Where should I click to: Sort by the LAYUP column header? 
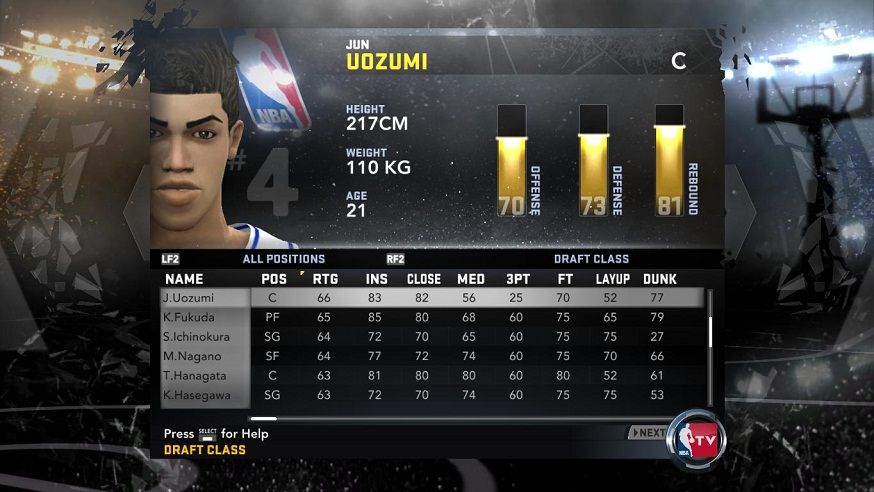610,278
